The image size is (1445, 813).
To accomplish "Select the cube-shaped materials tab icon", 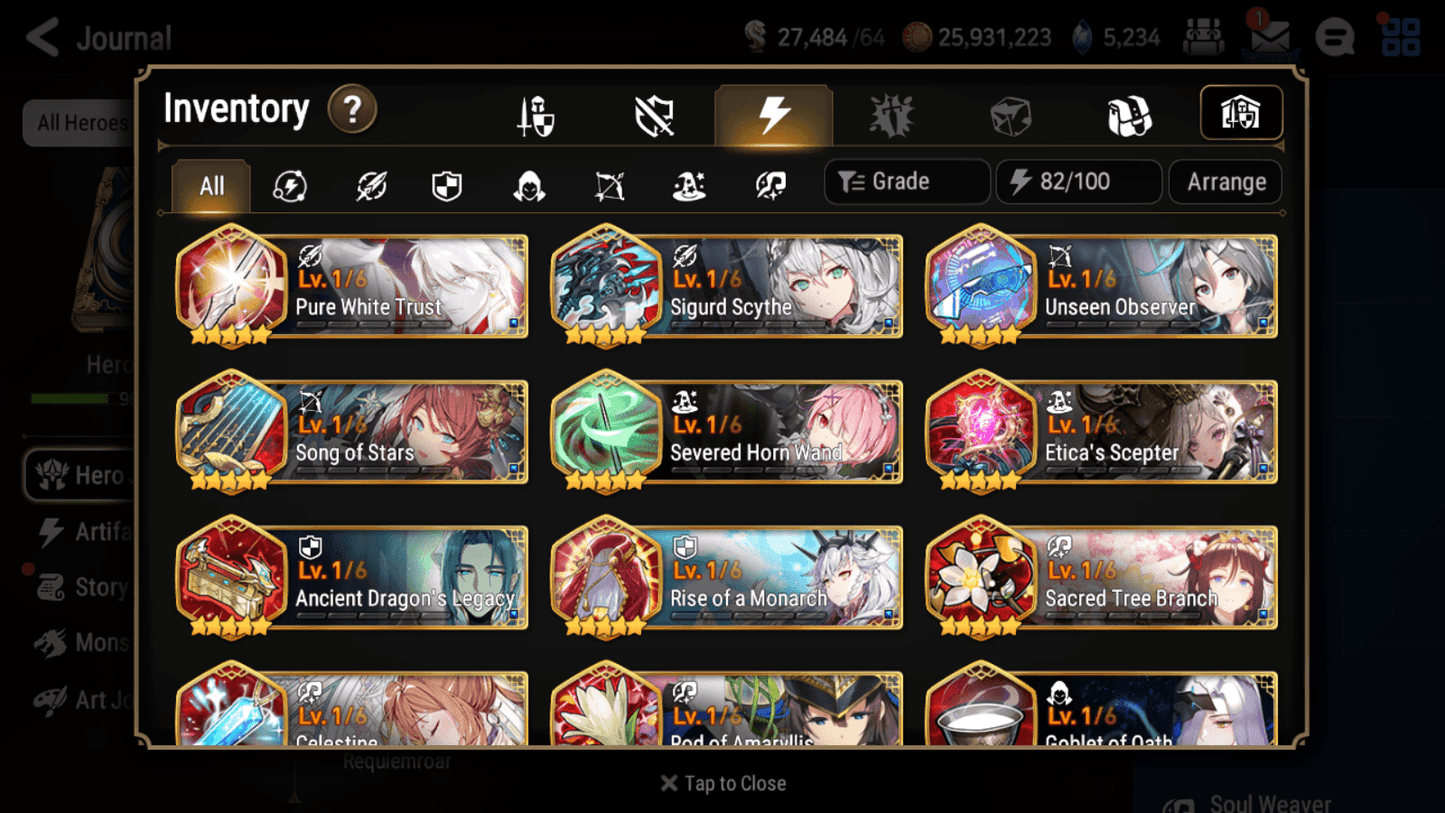I will (1011, 114).
